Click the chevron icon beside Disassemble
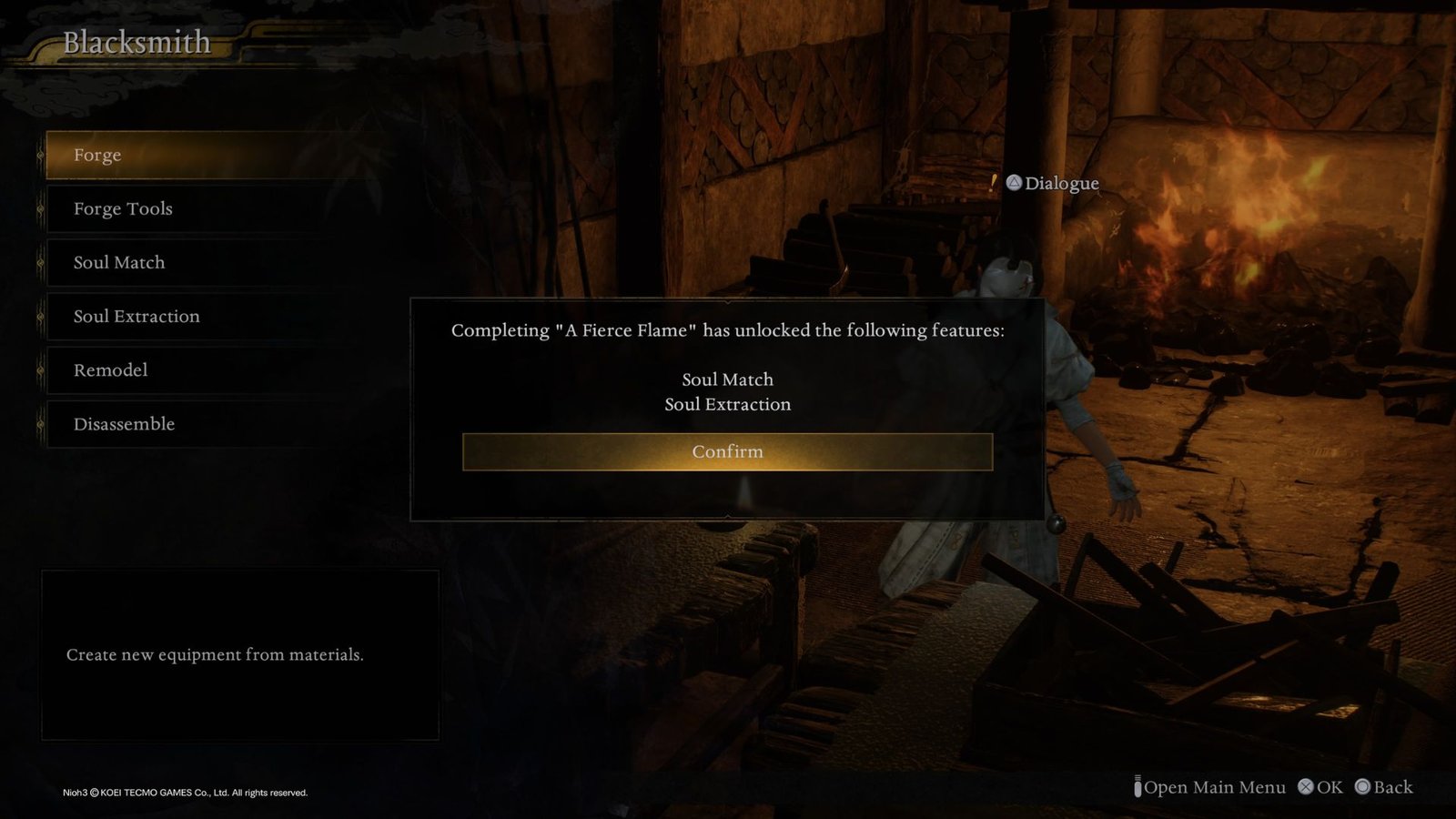 (40, 424)
